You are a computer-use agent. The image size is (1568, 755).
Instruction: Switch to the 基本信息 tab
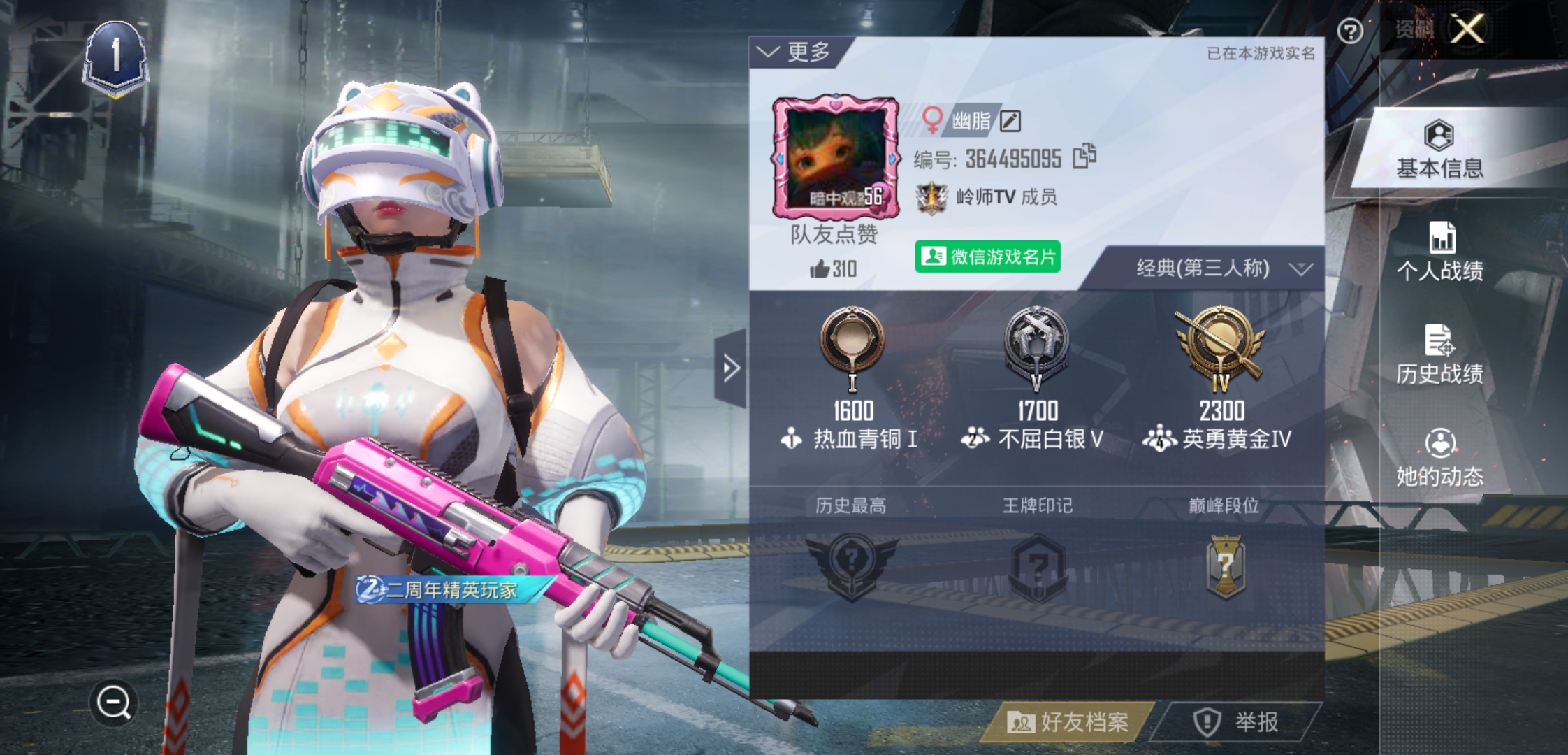pos(1439,150)
